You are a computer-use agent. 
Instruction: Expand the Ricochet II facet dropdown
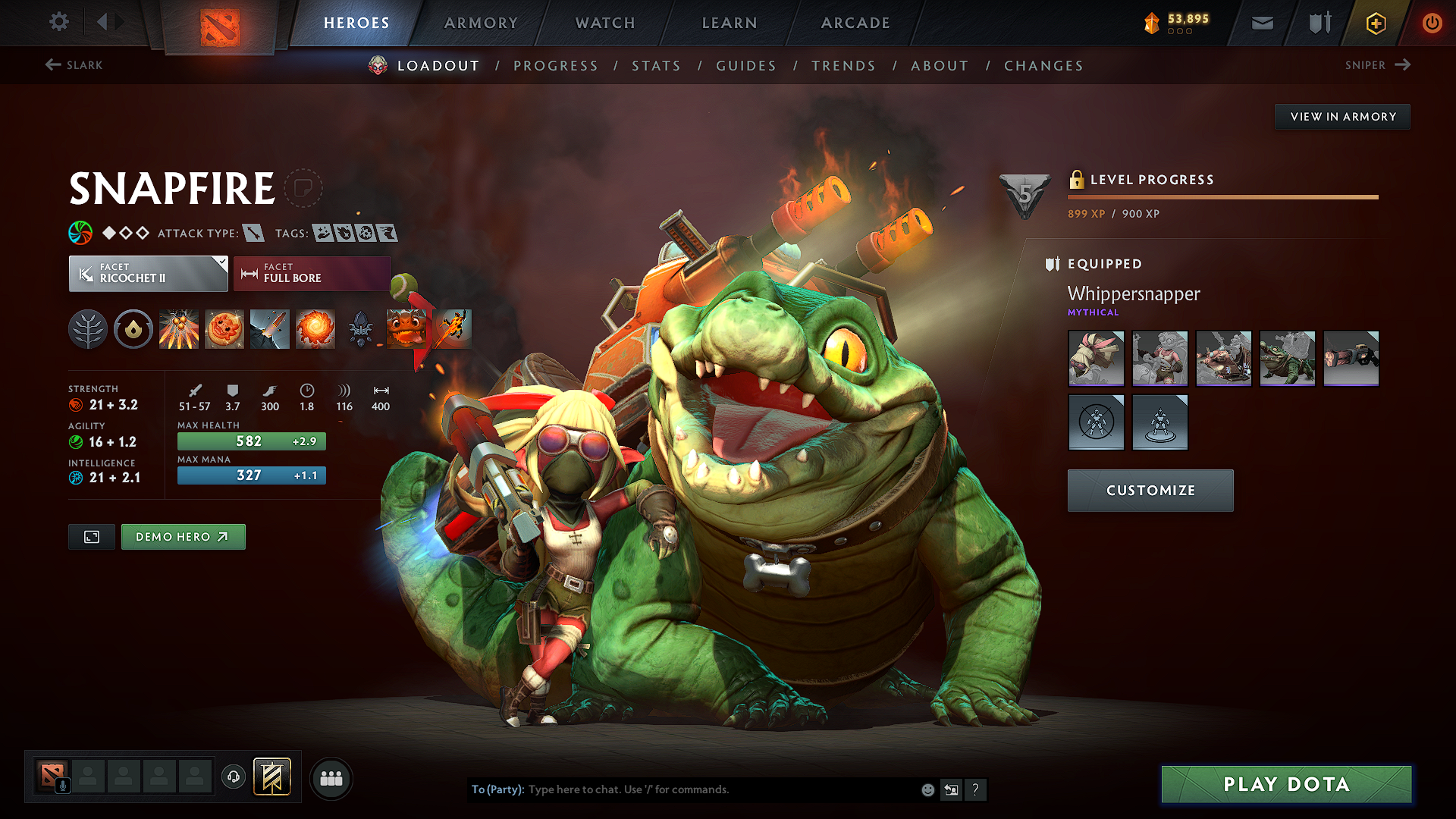point(148,273)
